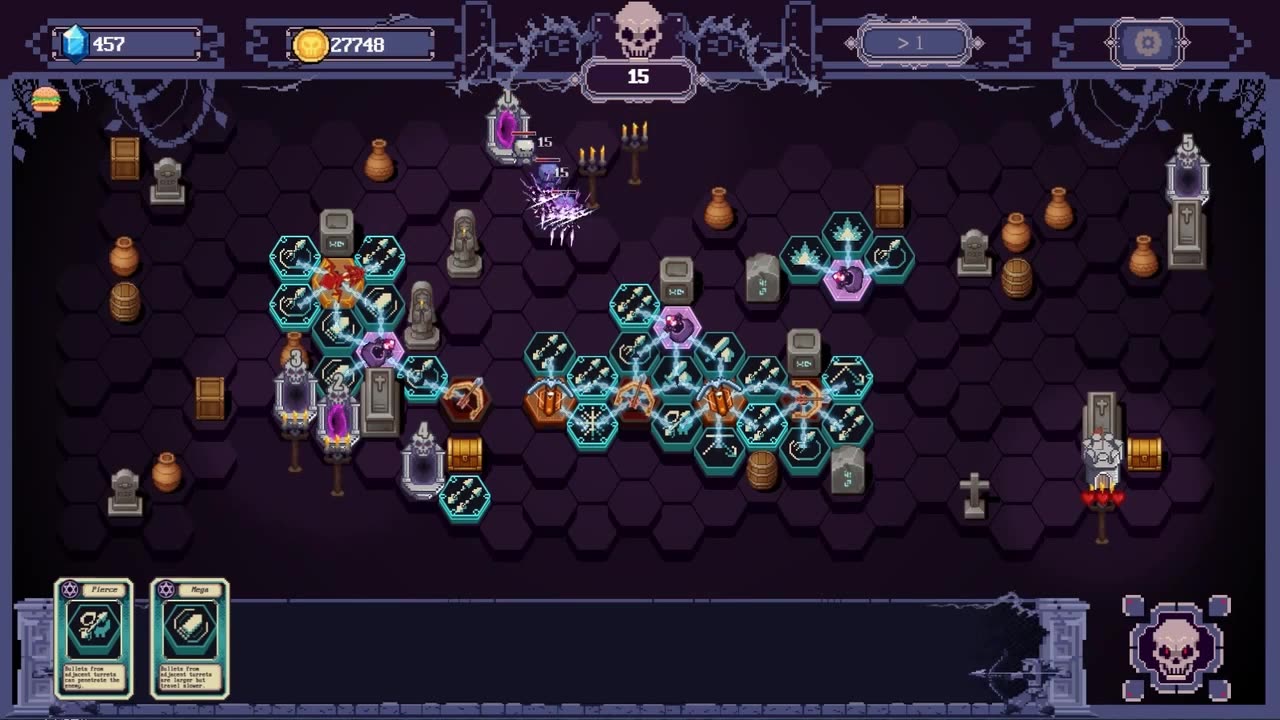The width and height of the screenshot is (1280, 720).
Task: Toggle the >1 game speed button
Action: click(x=914, y=43)
